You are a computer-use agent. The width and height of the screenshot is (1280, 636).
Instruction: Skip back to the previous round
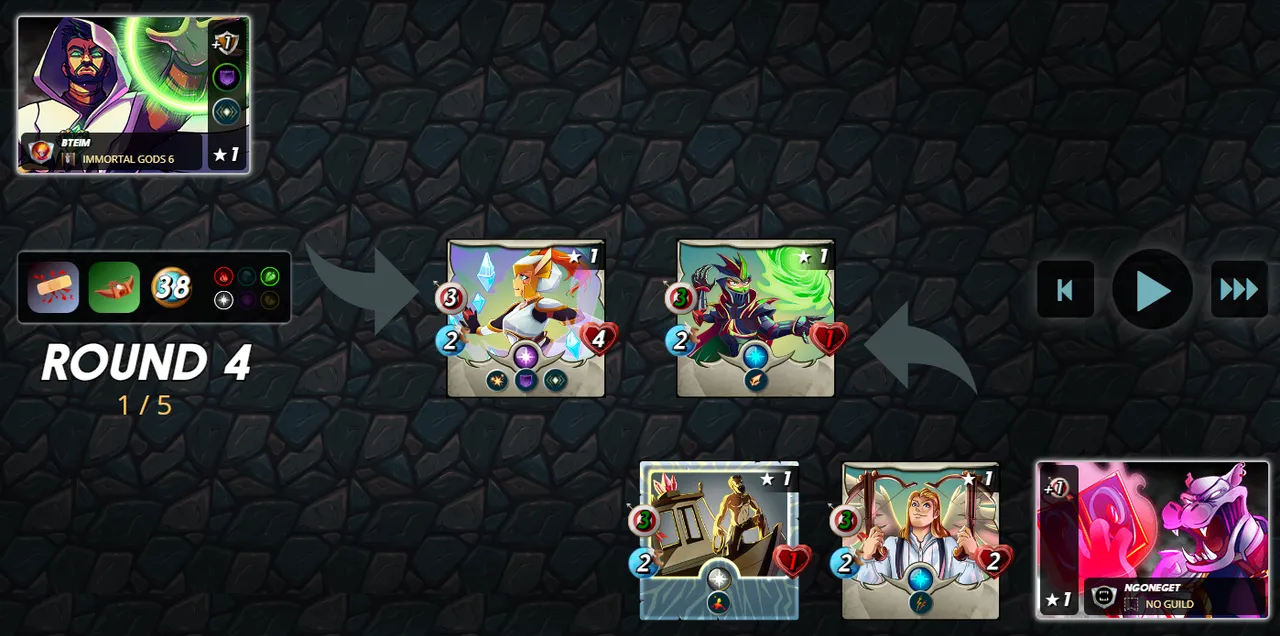[x=1065, y=290]
